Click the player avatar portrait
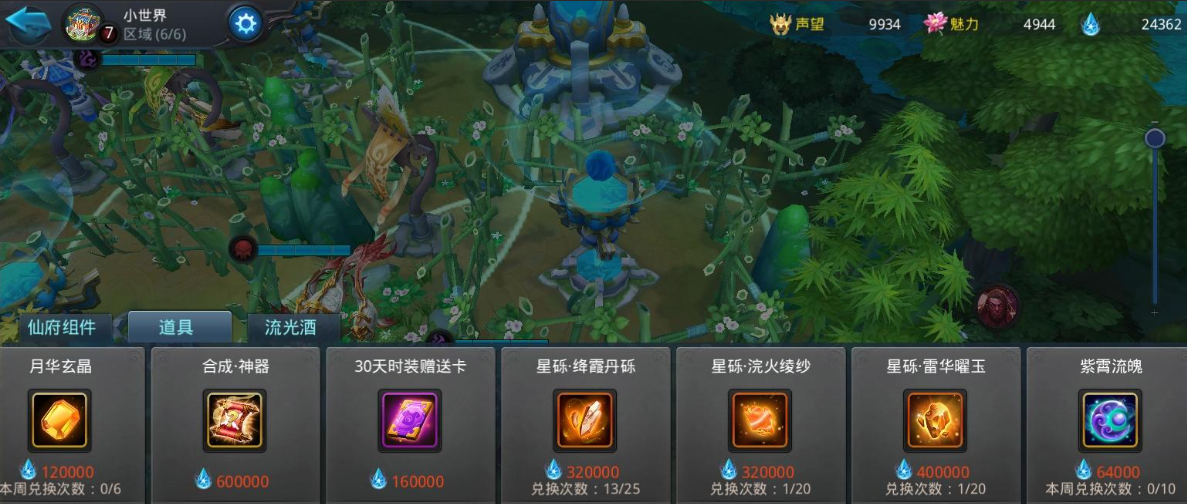Image resolution: width=1187 pixels, height=504 pixels. pyautogui.click(x=82, y=23)
